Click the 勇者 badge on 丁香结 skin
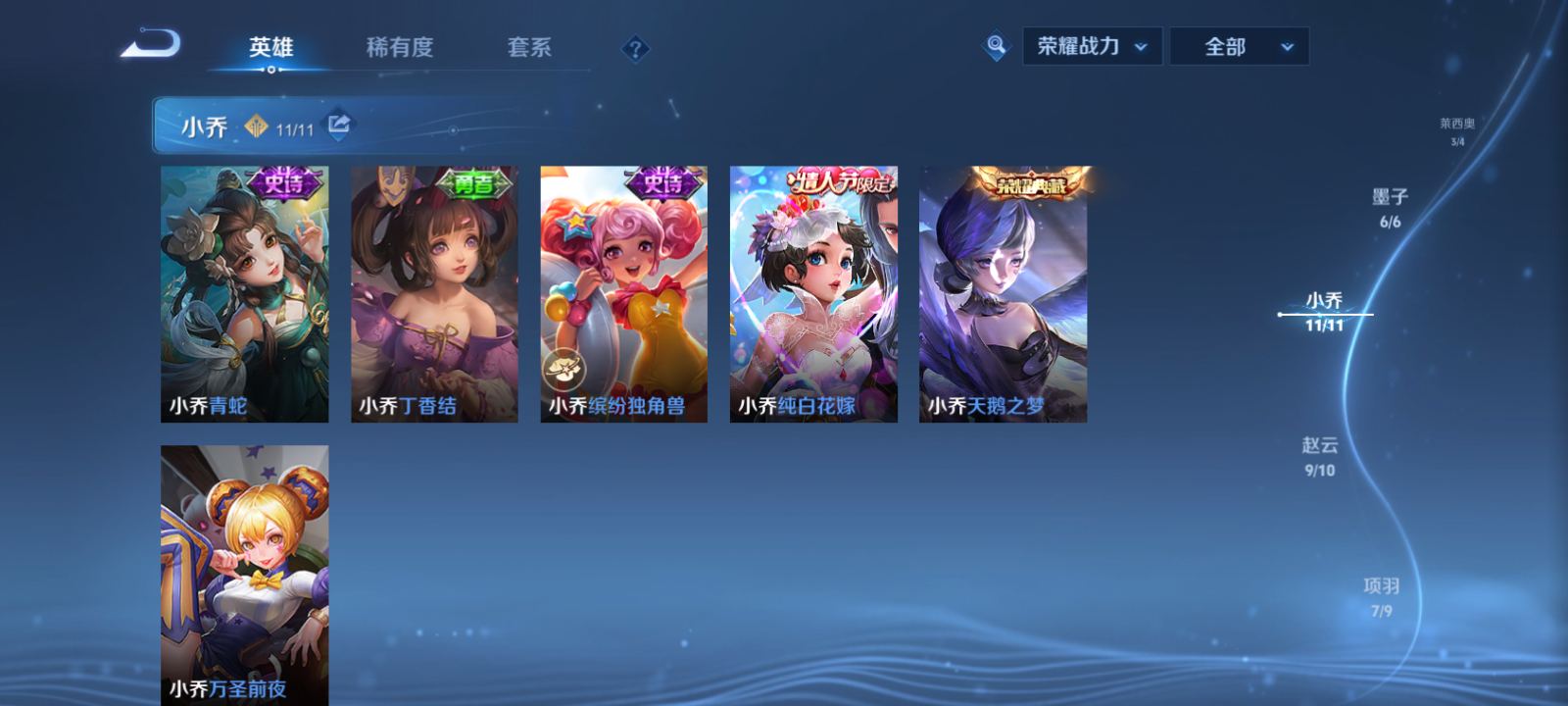 (x=477, y=182)
